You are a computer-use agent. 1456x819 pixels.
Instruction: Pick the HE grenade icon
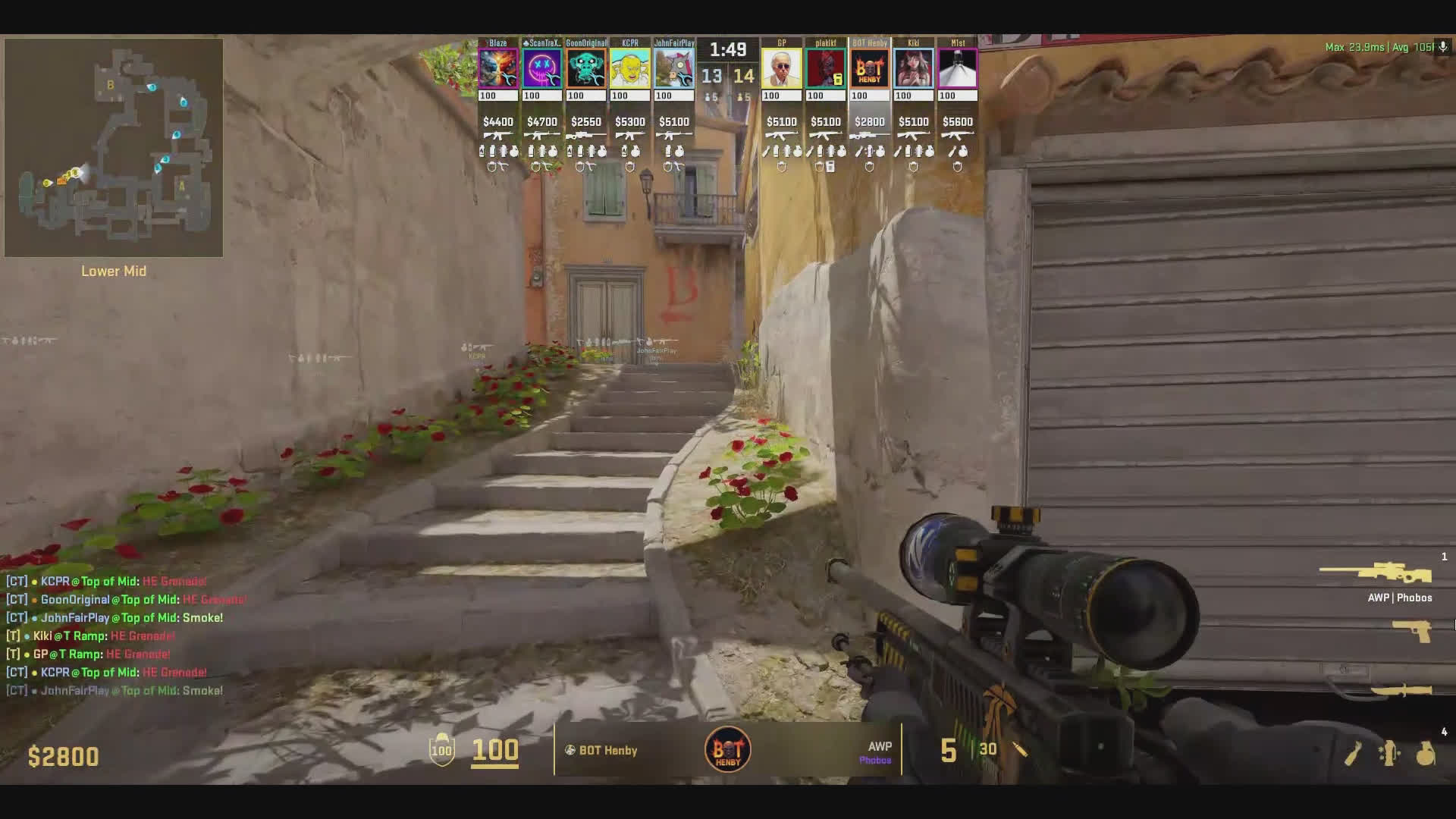[x=1426, y=754]
